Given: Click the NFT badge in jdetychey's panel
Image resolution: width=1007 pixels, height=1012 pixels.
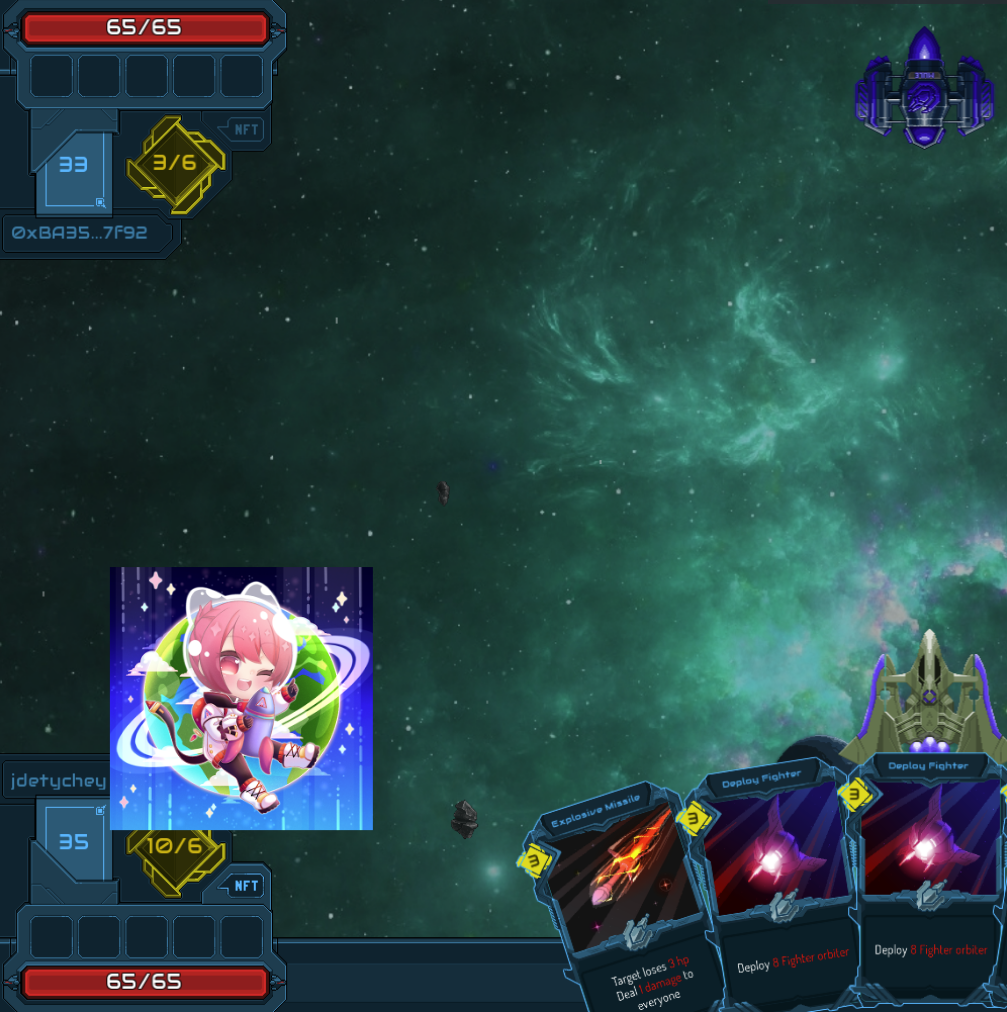Looking at the screenshot, I should pyautogui.click(x=245, y=885).
